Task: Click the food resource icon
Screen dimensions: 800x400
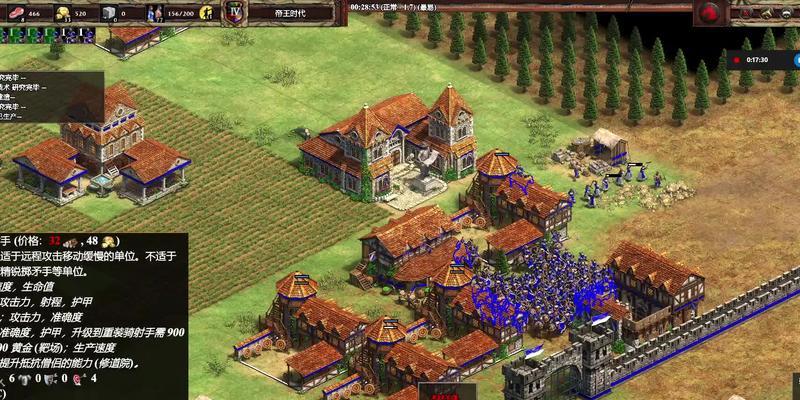Action: [x=14, y=14]
